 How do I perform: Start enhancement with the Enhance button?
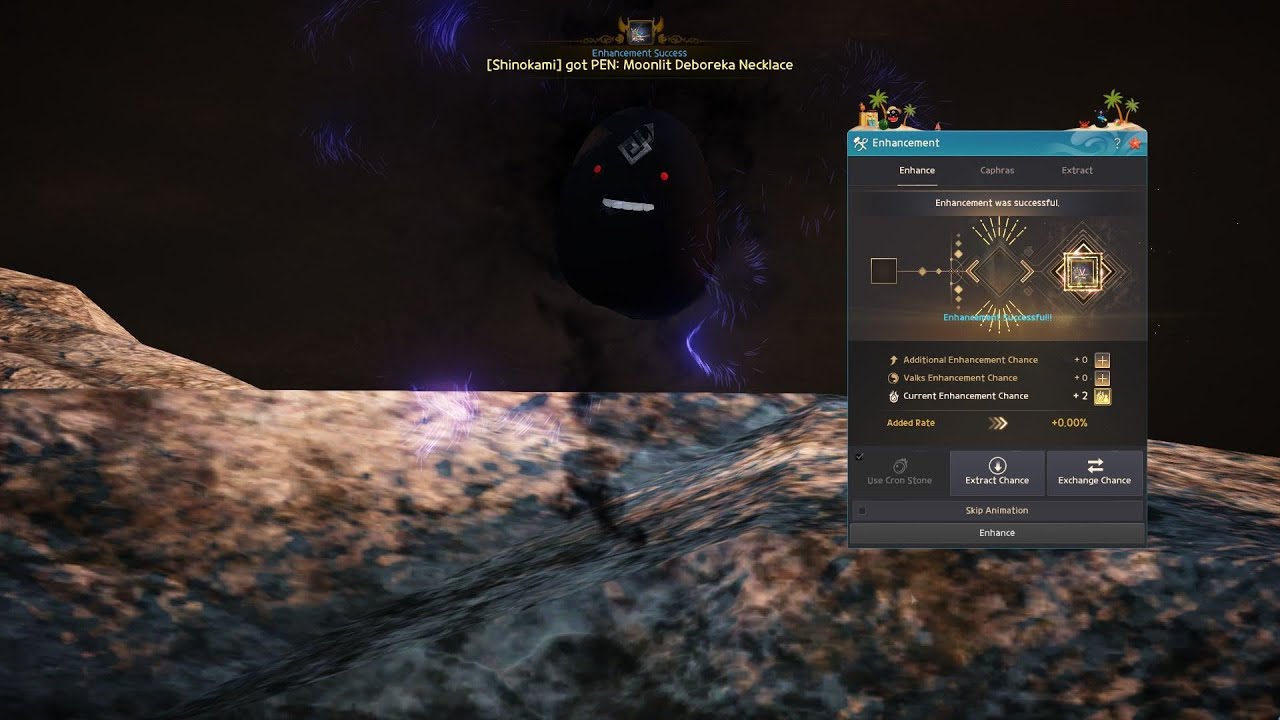[x=997, y=533]
